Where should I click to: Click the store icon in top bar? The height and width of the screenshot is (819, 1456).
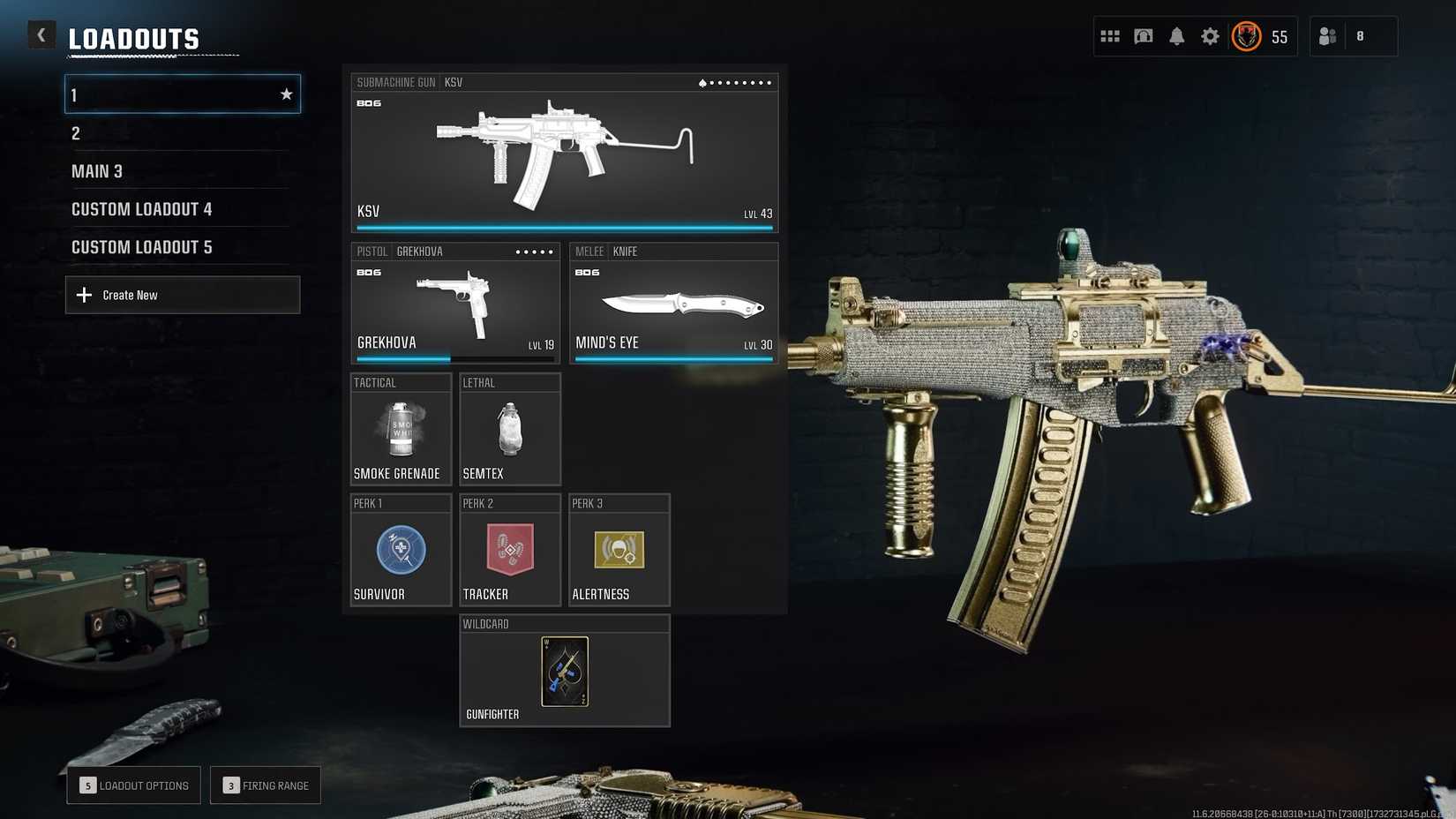coord(1143,36)
